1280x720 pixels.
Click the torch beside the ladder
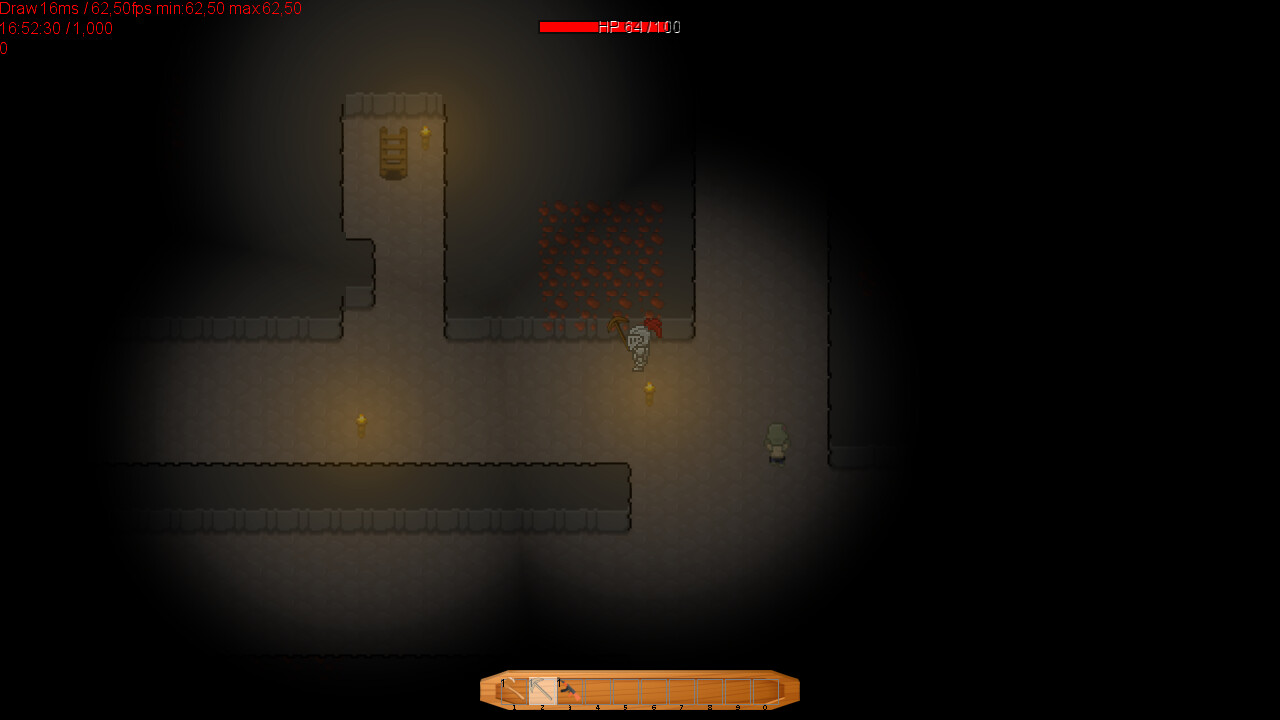pos(425,135)
